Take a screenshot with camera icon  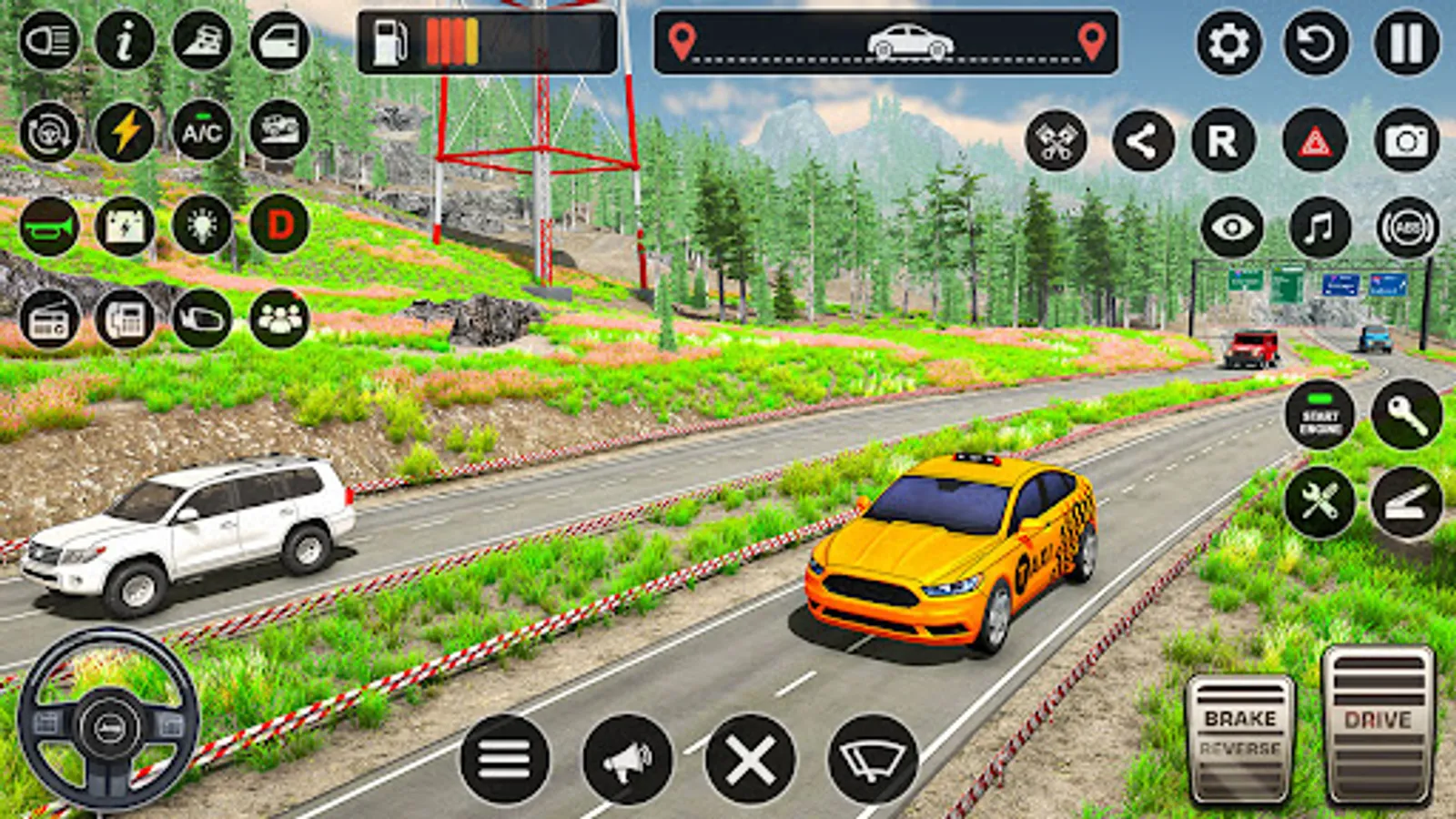tap(1406, 141)
